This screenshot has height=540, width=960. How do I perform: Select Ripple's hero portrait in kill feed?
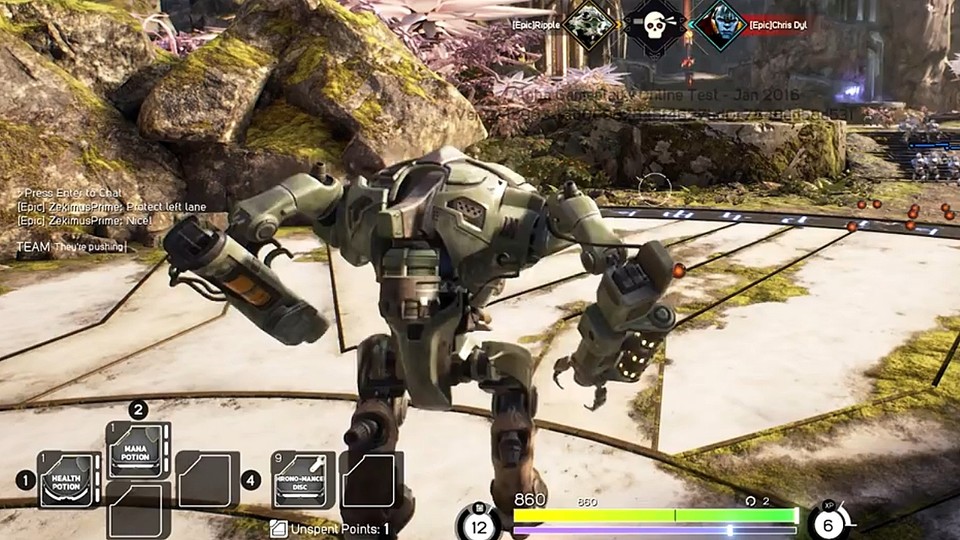588,25
